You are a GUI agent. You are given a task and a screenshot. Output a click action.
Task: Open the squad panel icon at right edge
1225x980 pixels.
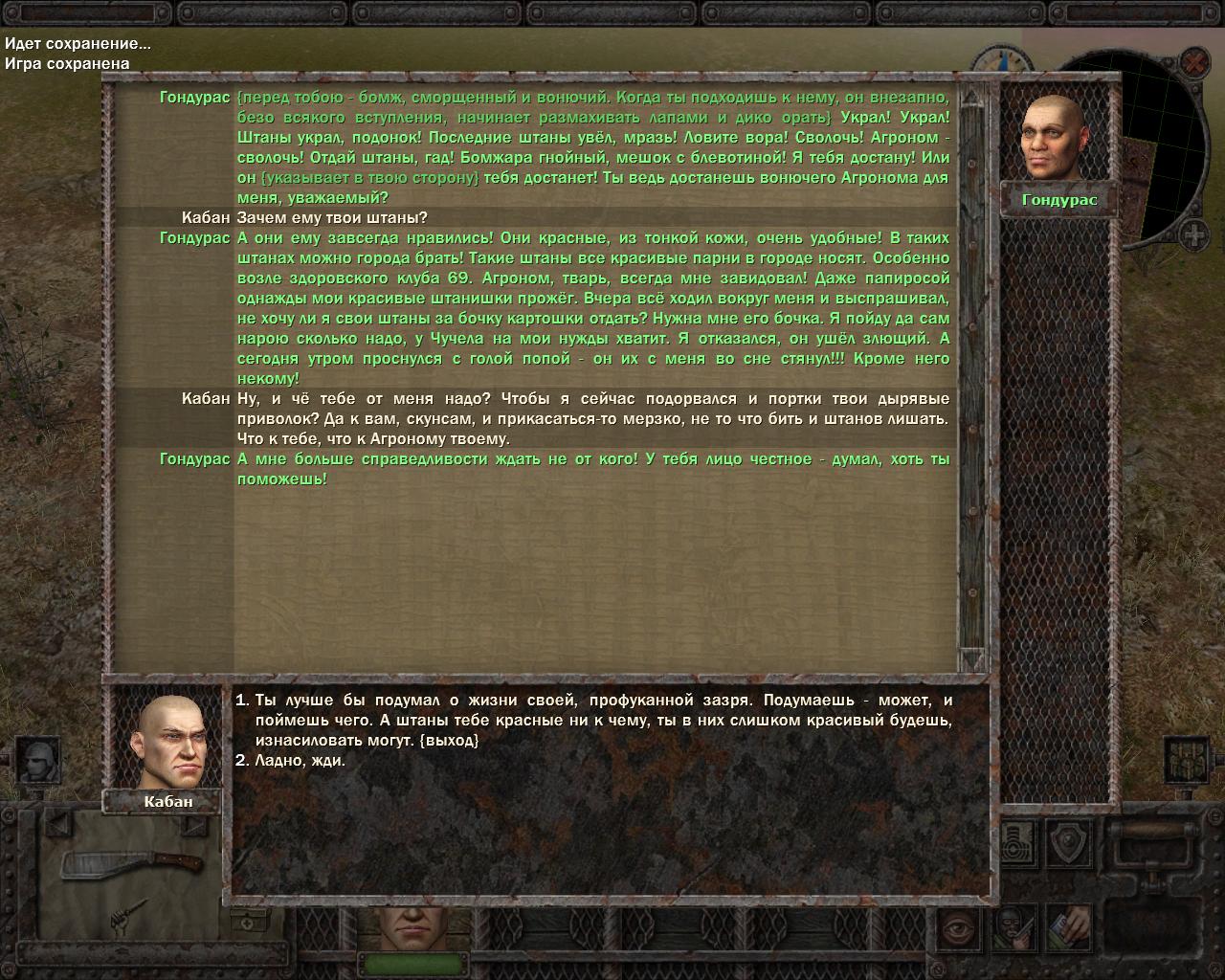point(1187,761)
